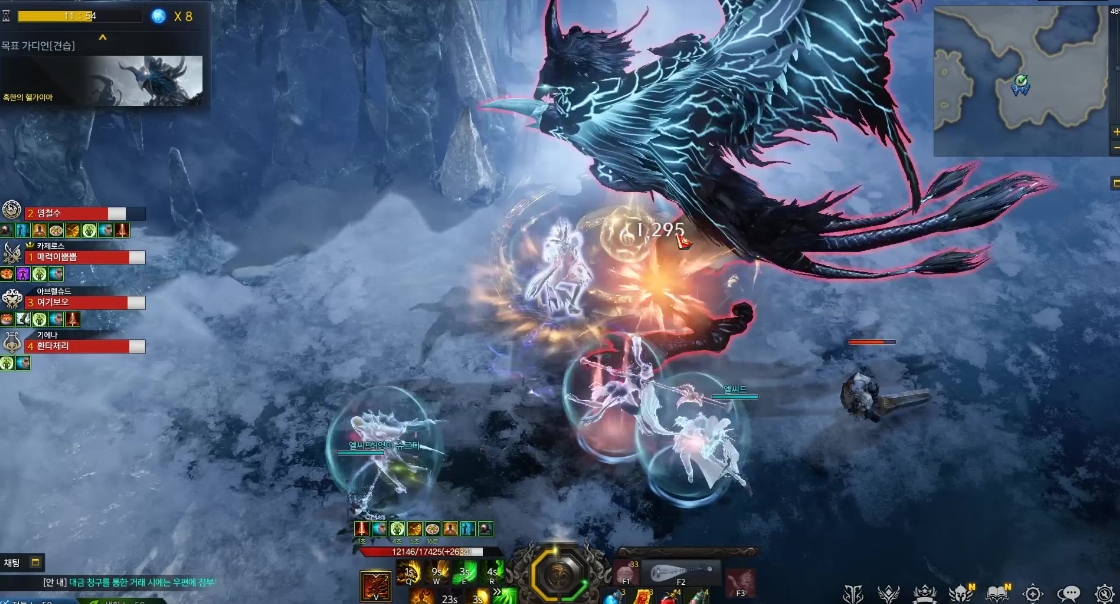This screenshot has width=1120, height=604.
Task: Collapse the guardian objective panel arrow
Action: point(102,39)
